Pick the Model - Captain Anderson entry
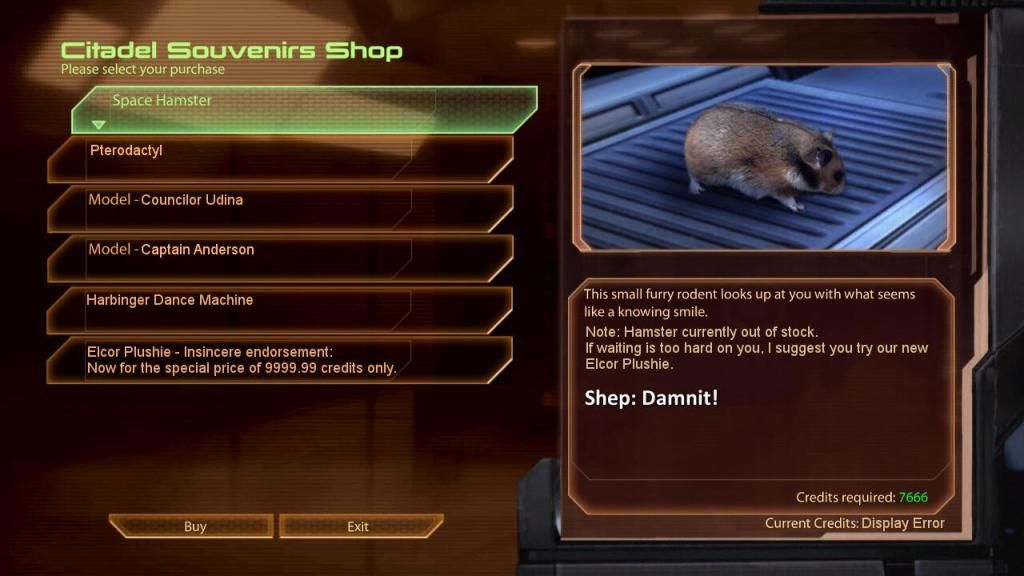 (x=280, y=258)
